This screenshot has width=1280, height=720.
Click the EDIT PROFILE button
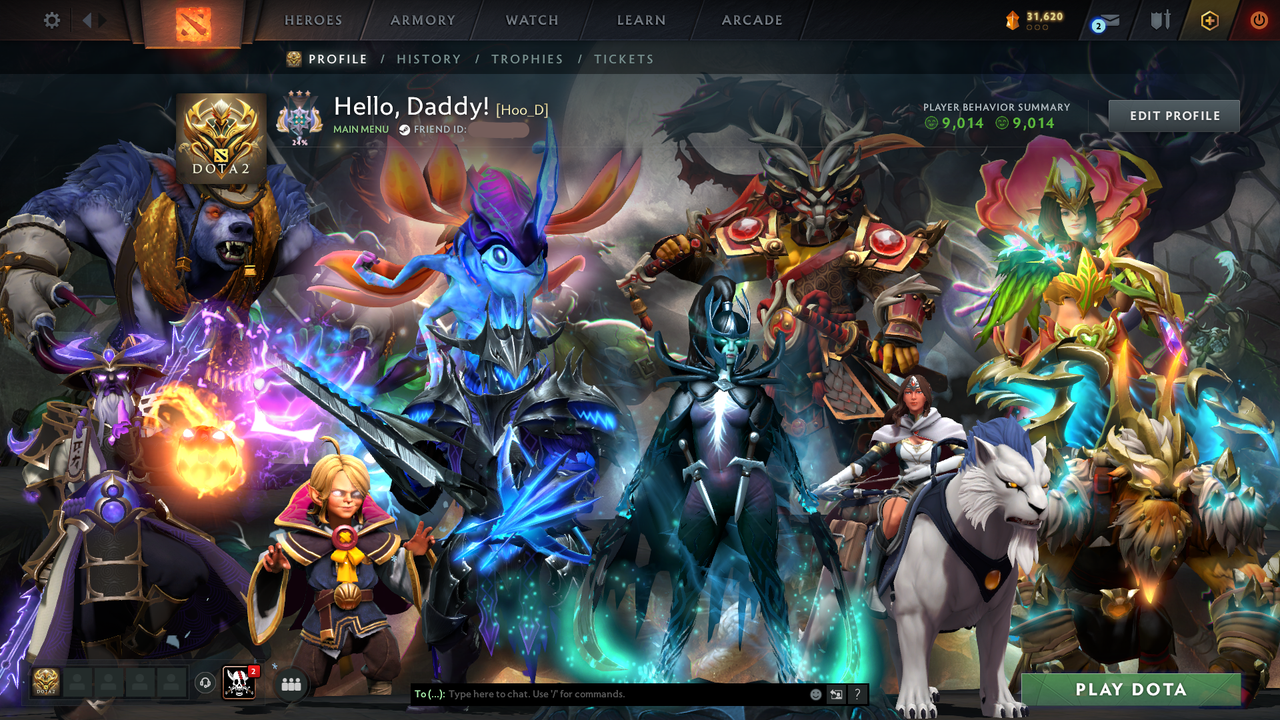[1173, 115]
